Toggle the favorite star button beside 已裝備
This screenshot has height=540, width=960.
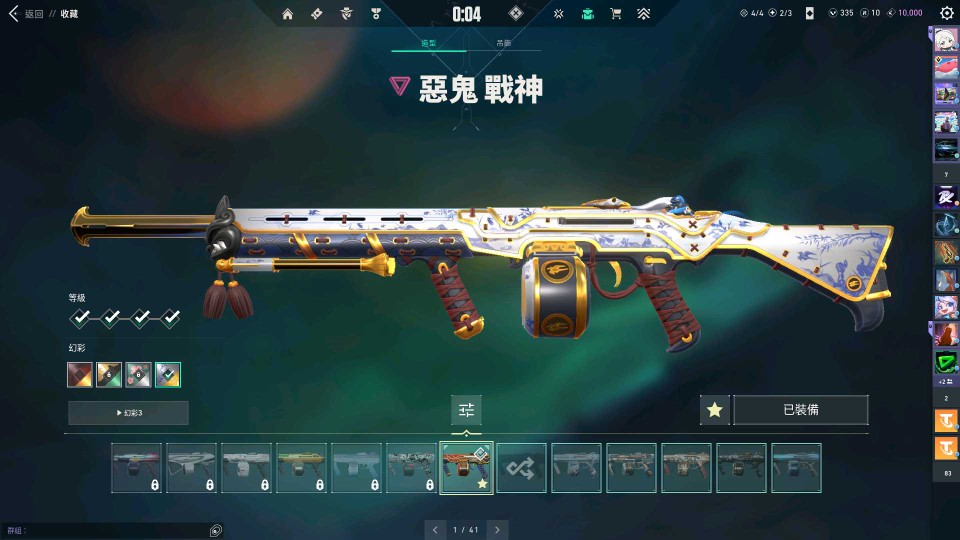(714, 410)
